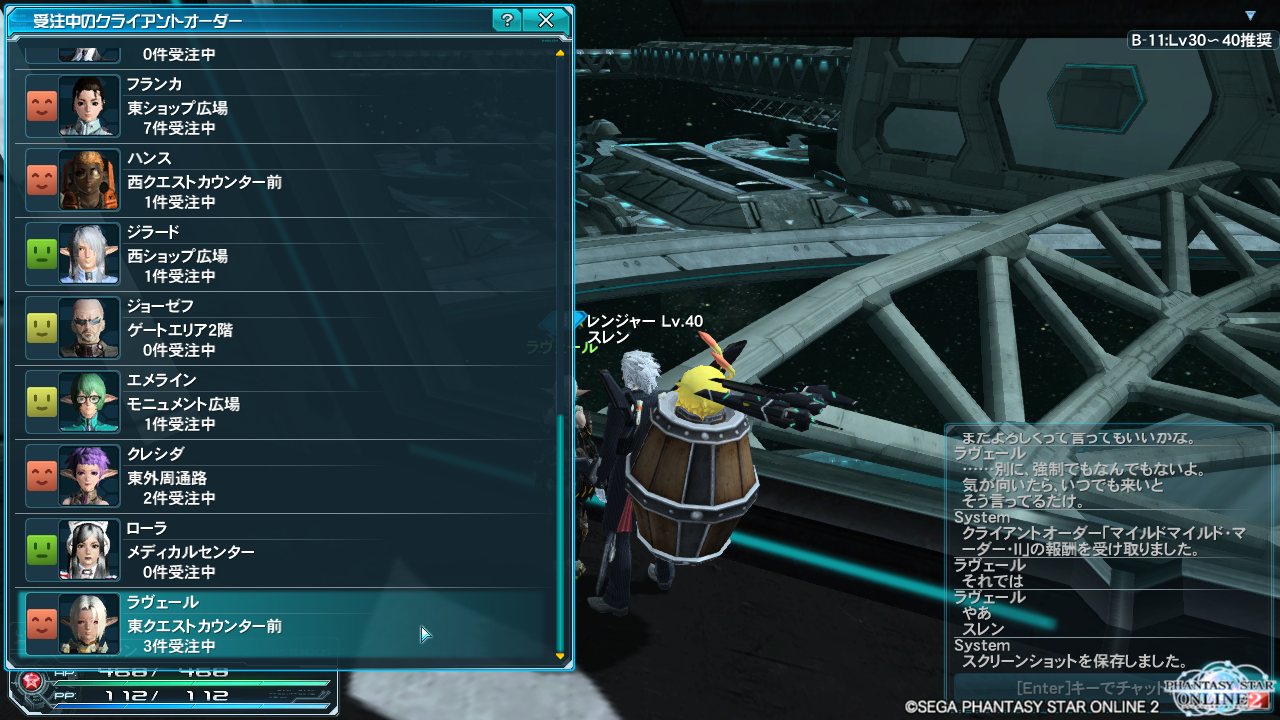Choose ハンス from the client list
The image size is (1280, 720).
[285, 180]
